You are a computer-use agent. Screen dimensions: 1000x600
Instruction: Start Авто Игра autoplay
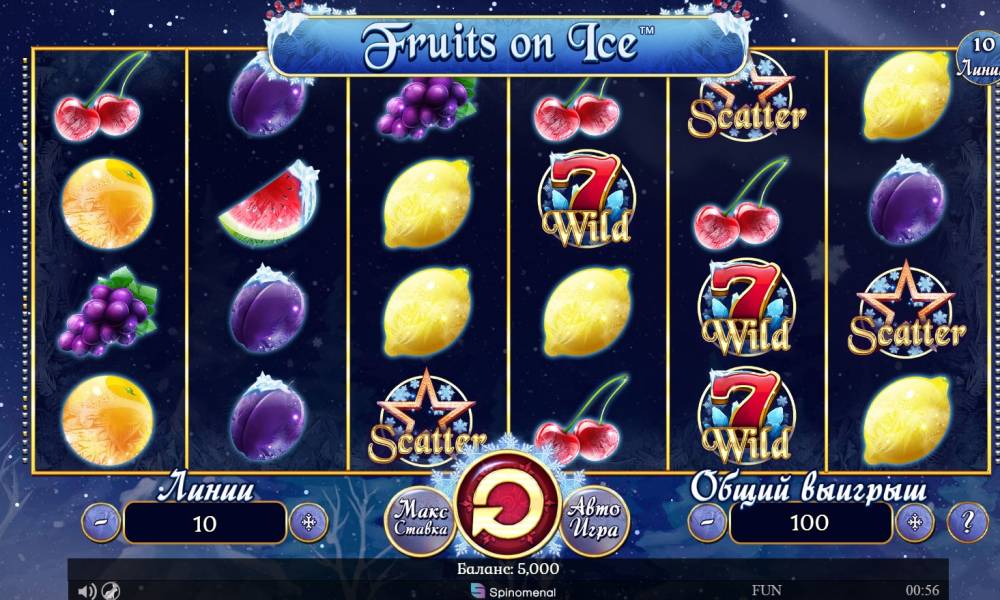(x=594, y=517)
